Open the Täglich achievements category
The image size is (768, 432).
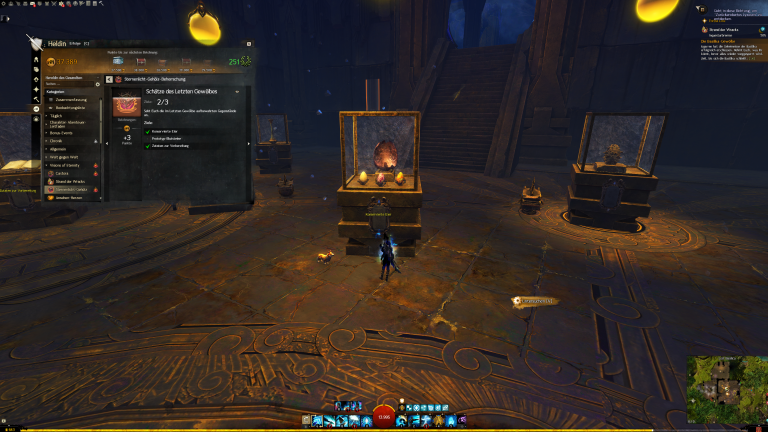[57, 115]
